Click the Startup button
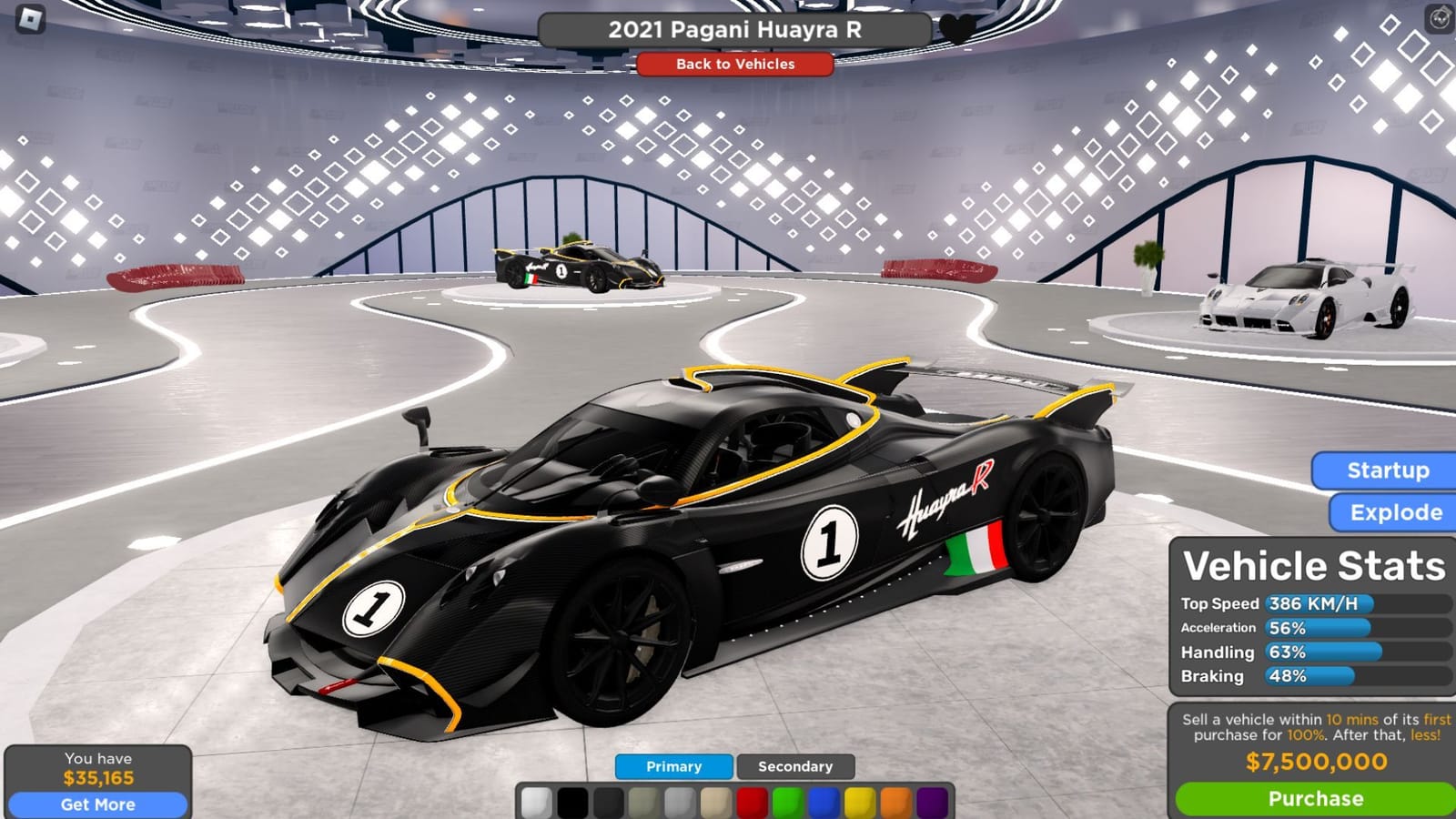Screen dimensions: 1456x819 pos(1385,470)
